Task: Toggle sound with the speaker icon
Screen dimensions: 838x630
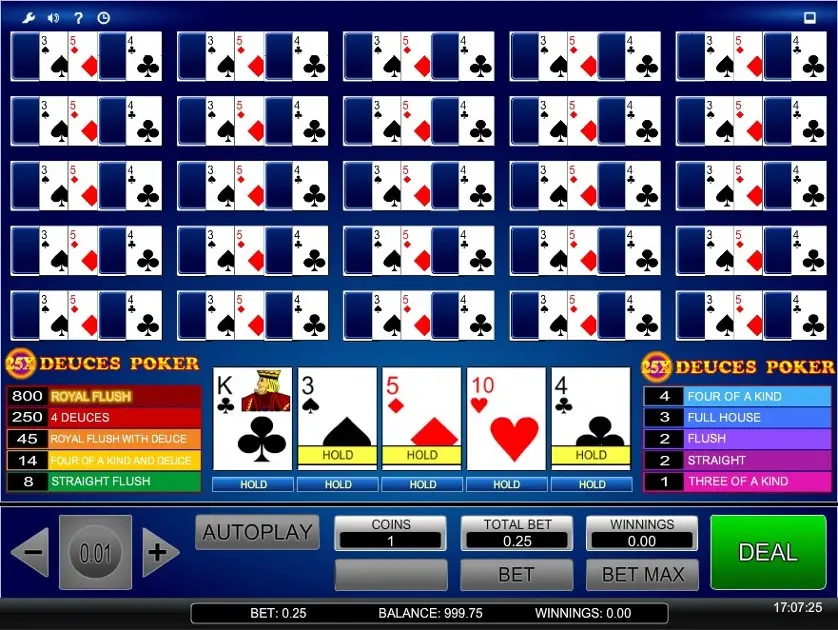Action: [x=53, y=17]
